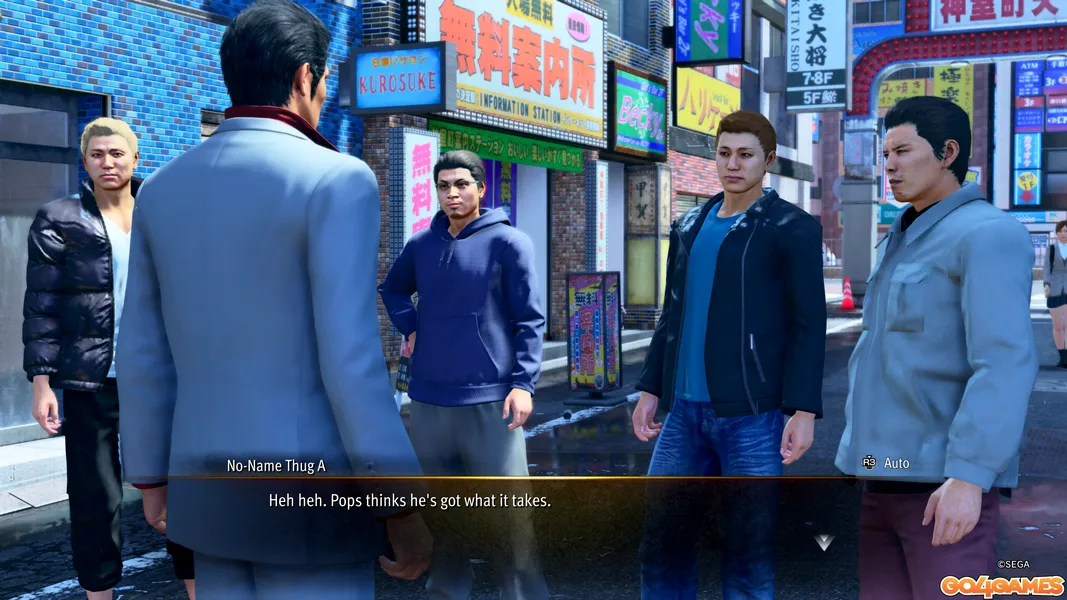Advance dialogue with the down arrow indicator

click(x=824, y=542)
